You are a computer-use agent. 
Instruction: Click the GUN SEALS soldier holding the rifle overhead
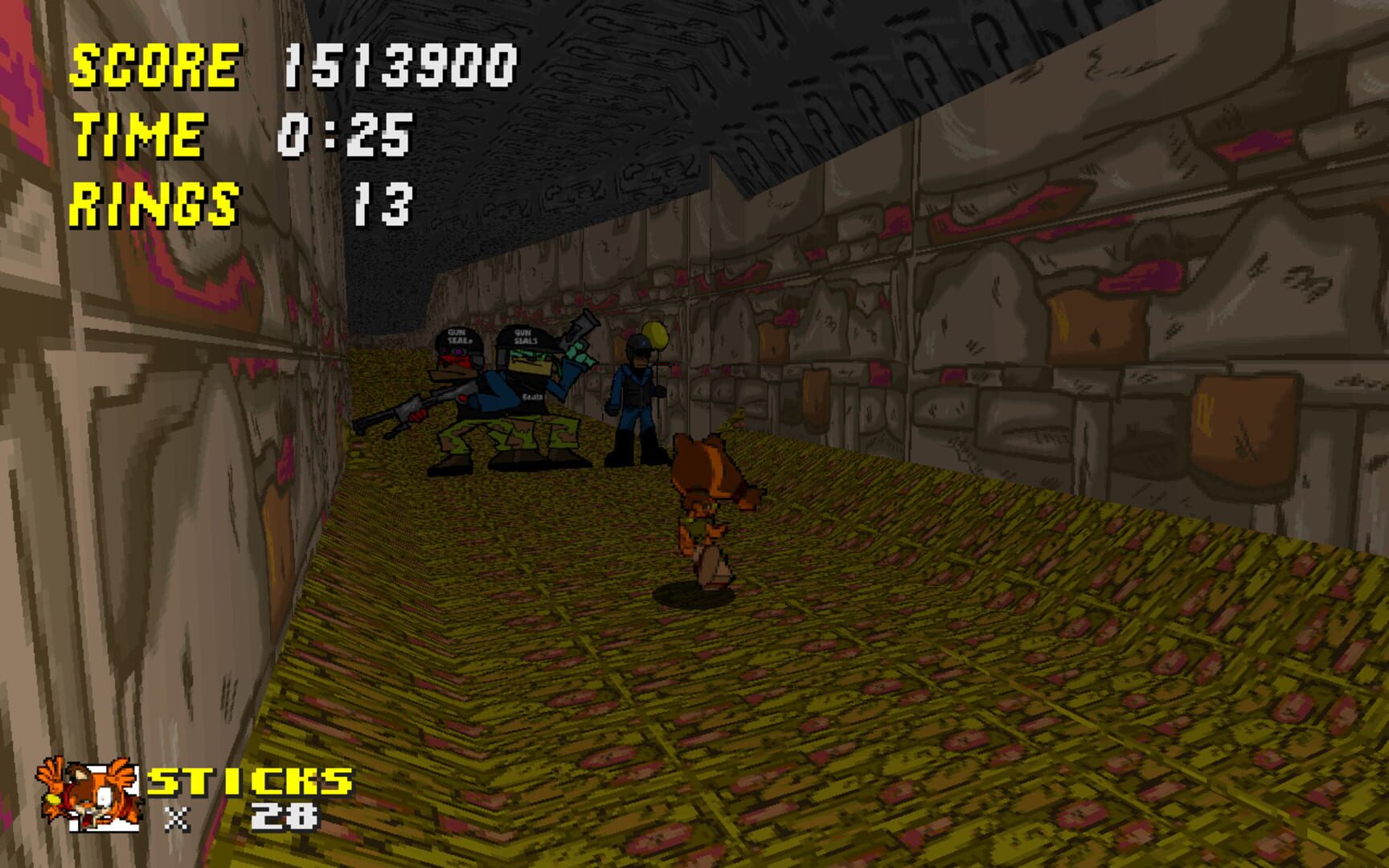[x=531, y=386]
